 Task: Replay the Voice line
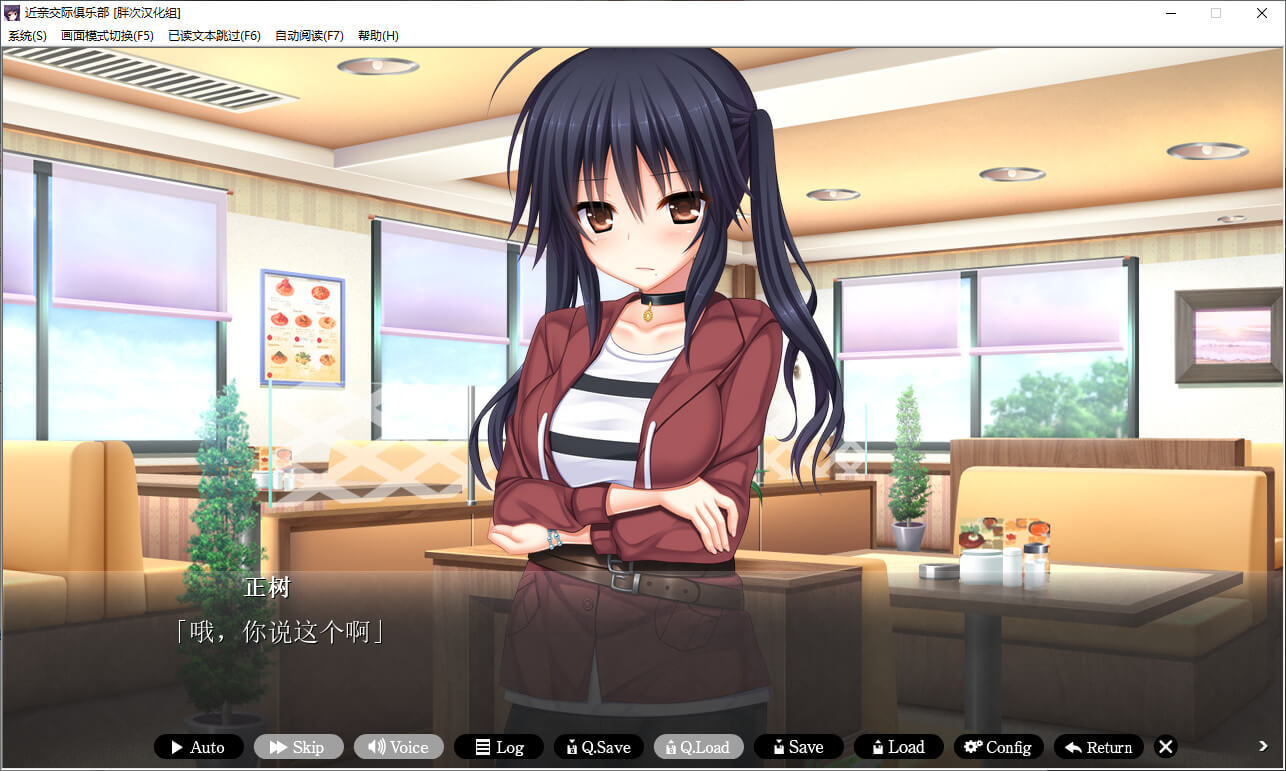[398, 747]
